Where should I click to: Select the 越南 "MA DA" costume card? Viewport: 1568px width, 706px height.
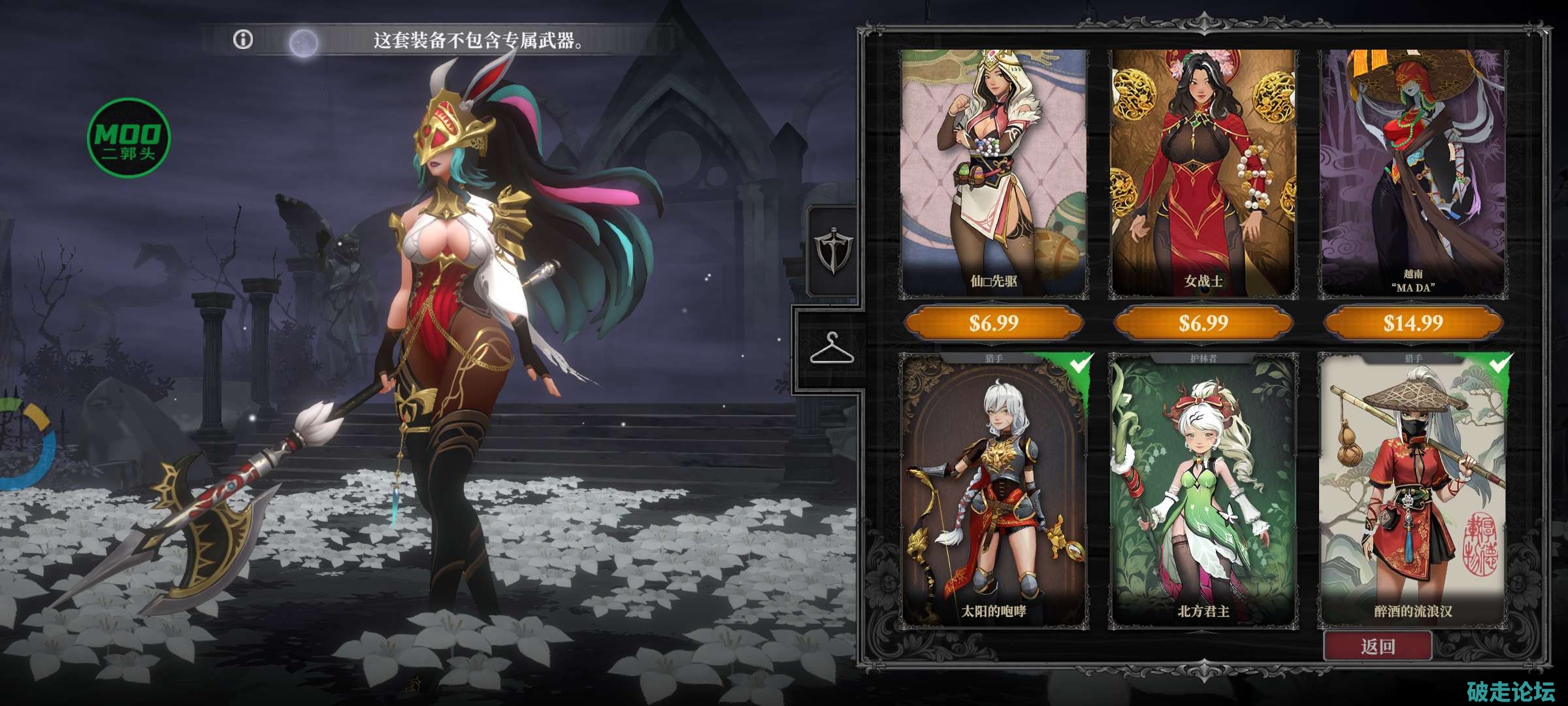tap(1413, 173)
